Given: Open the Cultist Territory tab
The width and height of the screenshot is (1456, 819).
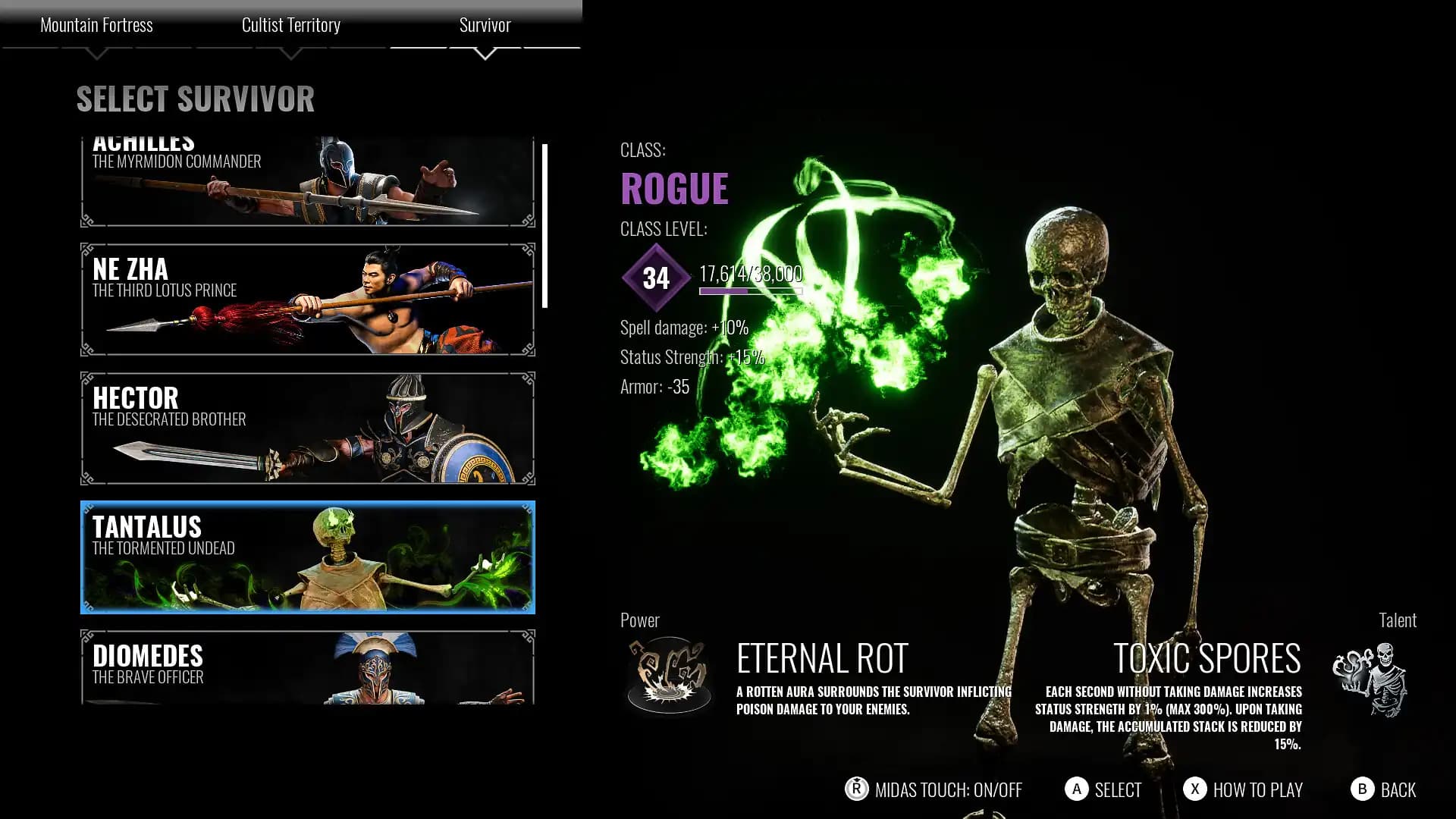Looking at the screenshot, I should click(291, 25).
